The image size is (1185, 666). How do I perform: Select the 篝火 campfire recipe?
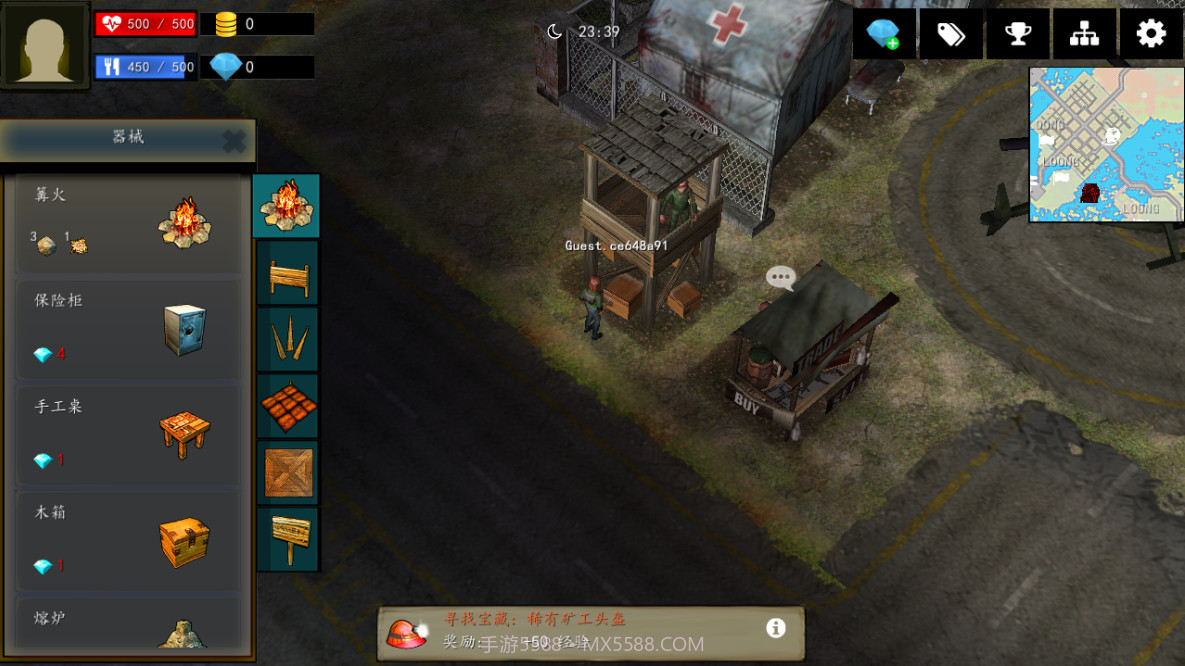128,223
